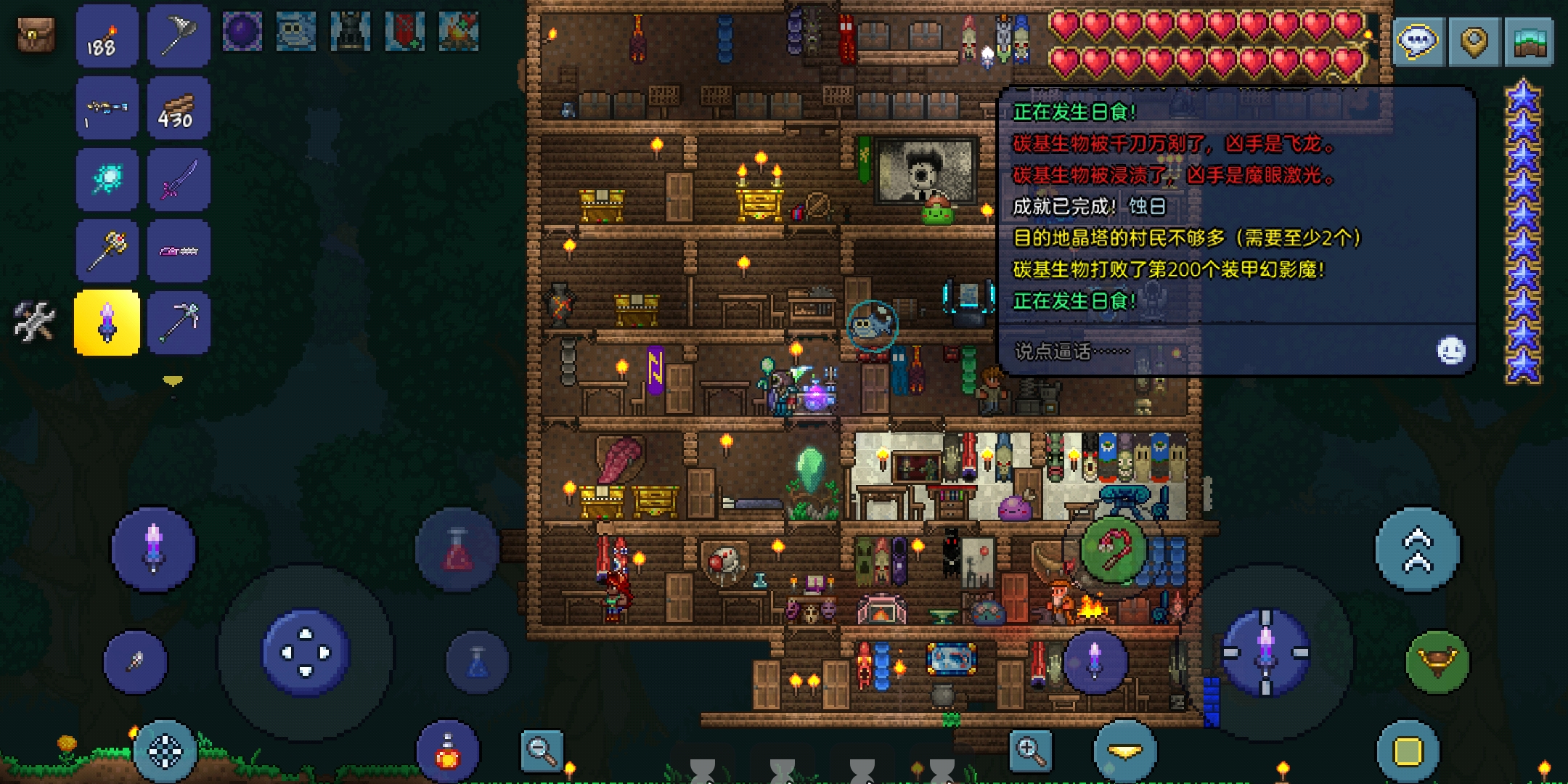The width and height of the screenshot is (1568, 784).
Task: Use the blue mana potion quick button
Action: click(x=477, y=662)
